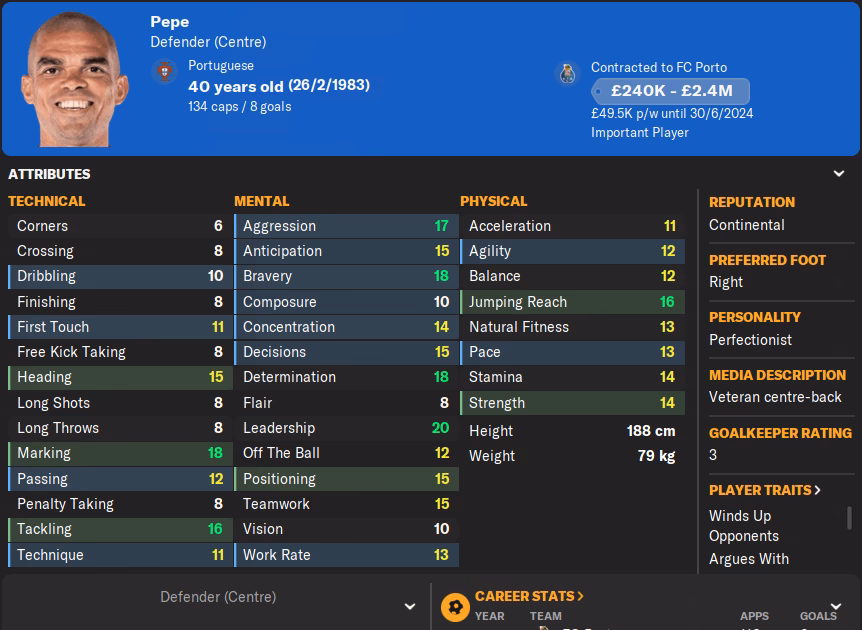Open the Career Stats panel
This screenshot has height=630, width=862.
529,596
